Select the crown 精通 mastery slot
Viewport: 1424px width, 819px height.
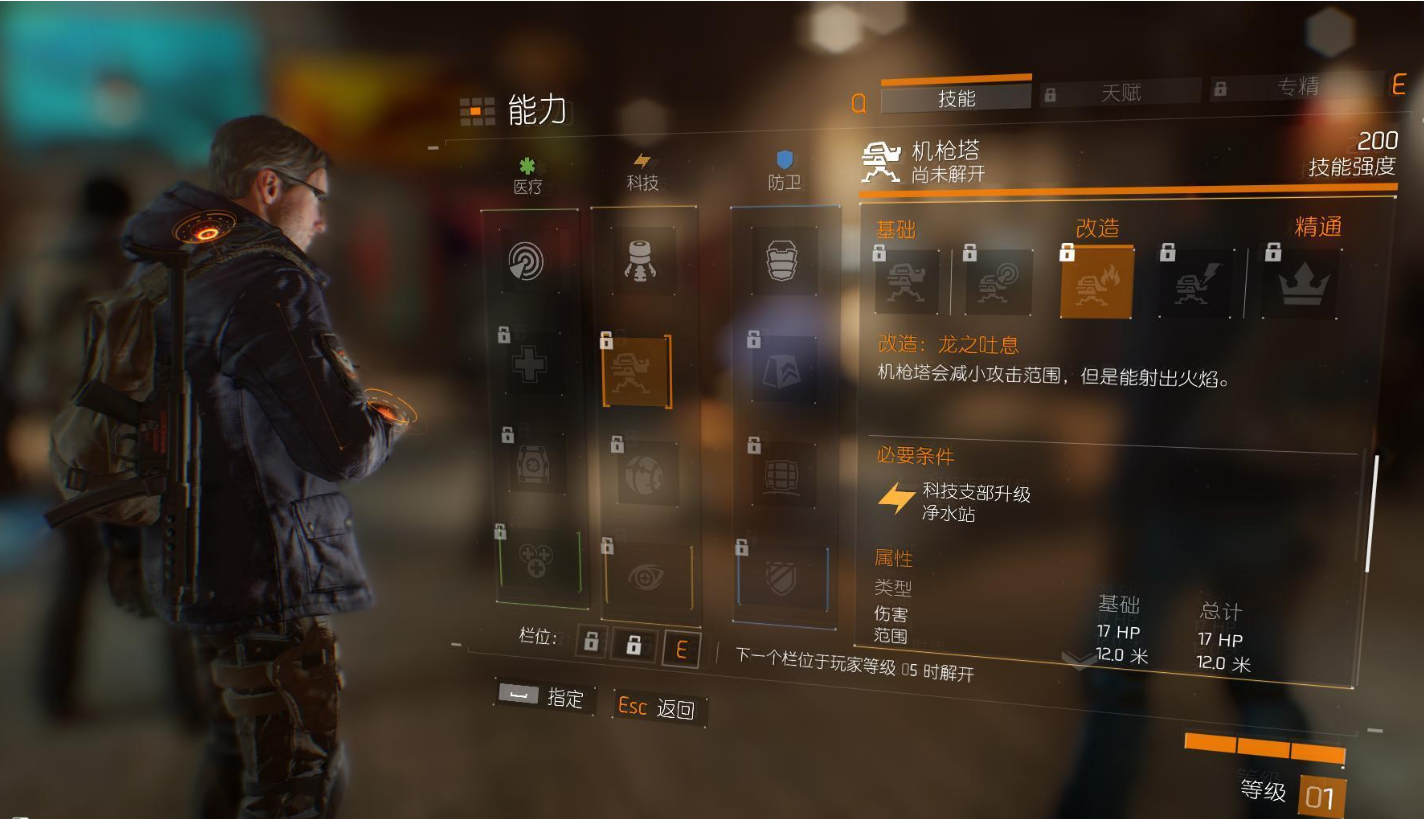tap(1305, 282)
